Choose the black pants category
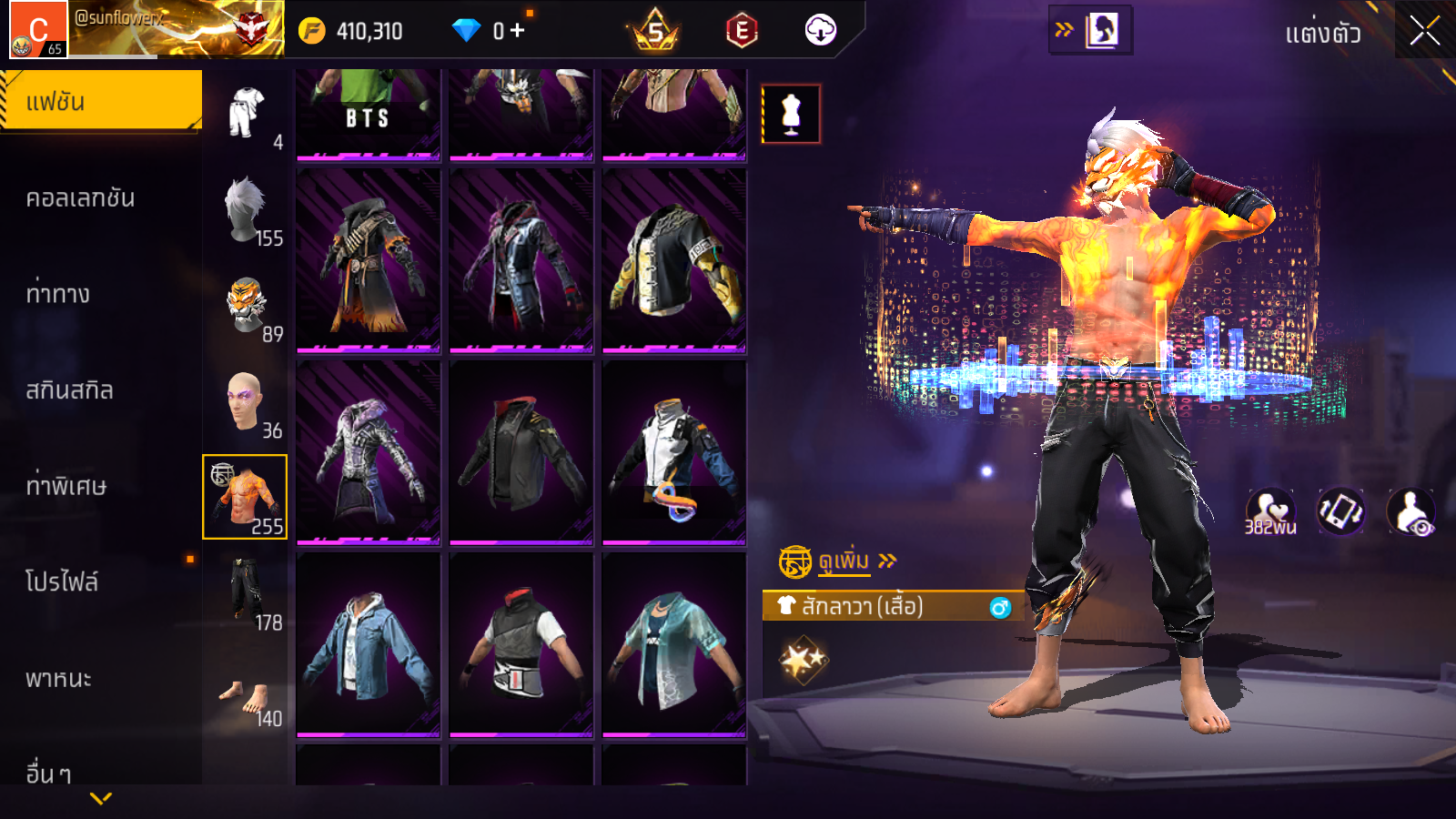The image size is (1456, 819). point(246,593)
